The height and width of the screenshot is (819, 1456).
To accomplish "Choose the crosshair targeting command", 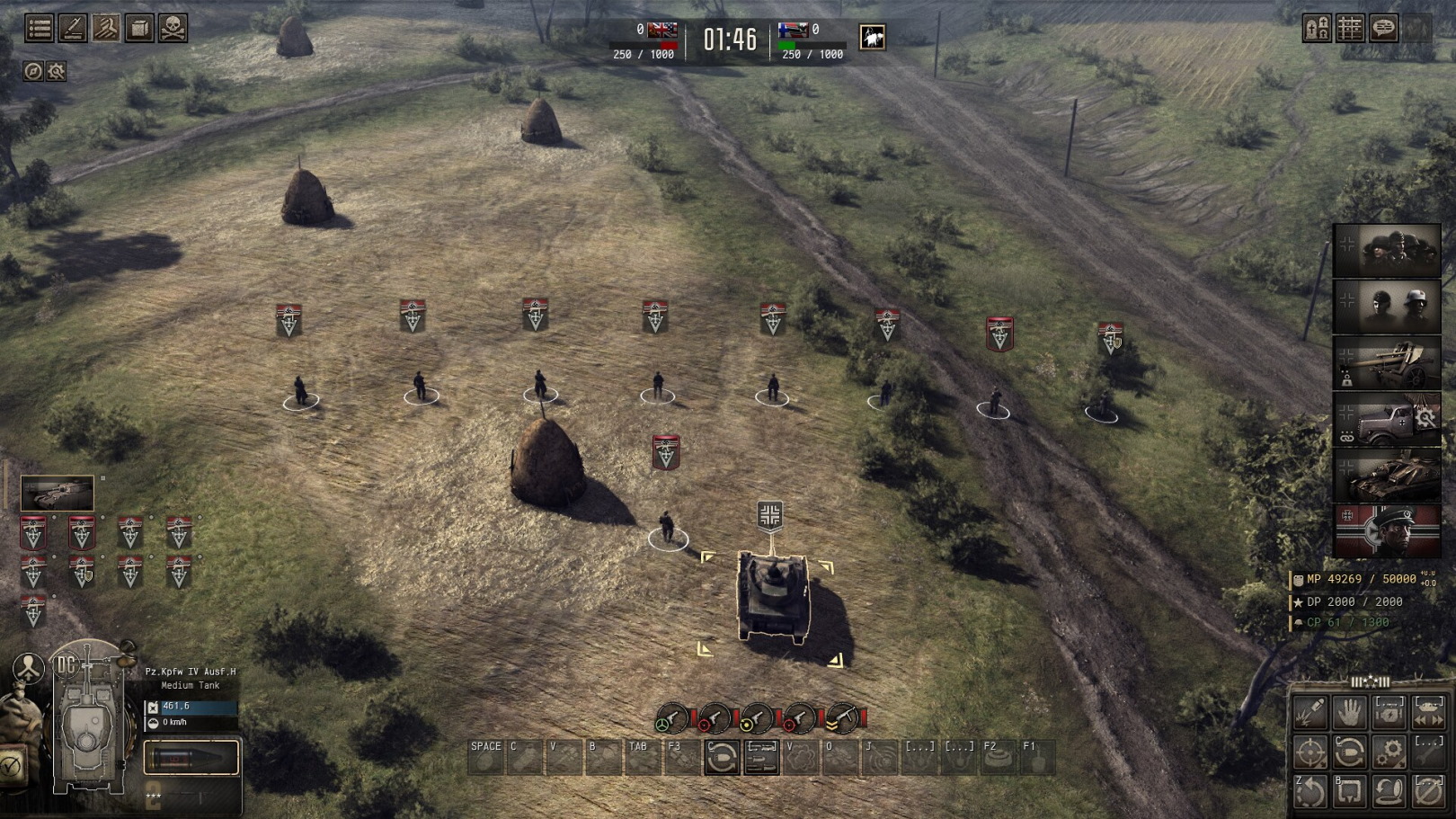I will click(x=1310, y=752).
